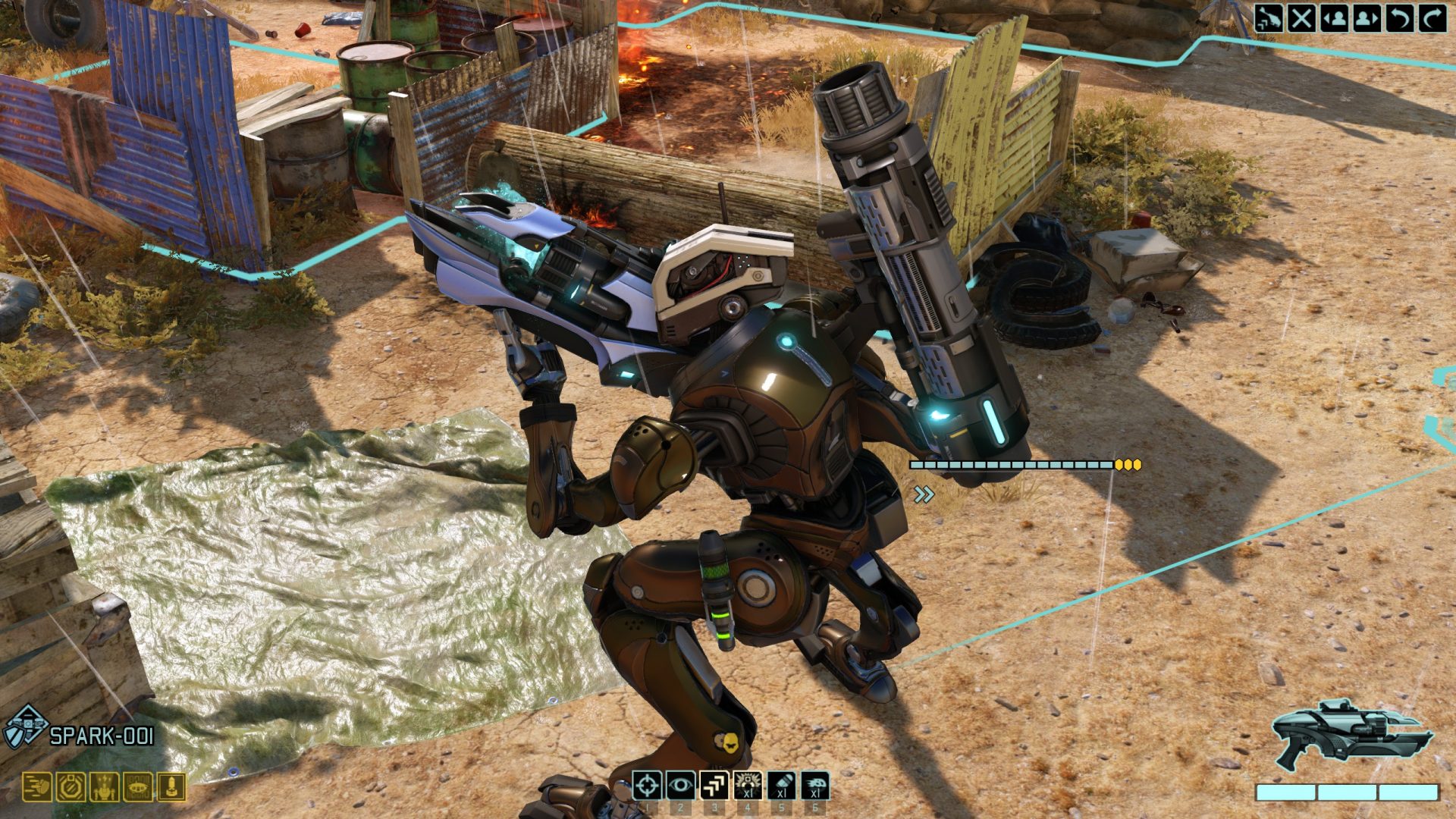
Task: Activate the crosshair fire weapon ability
Action: click(647, 786)
